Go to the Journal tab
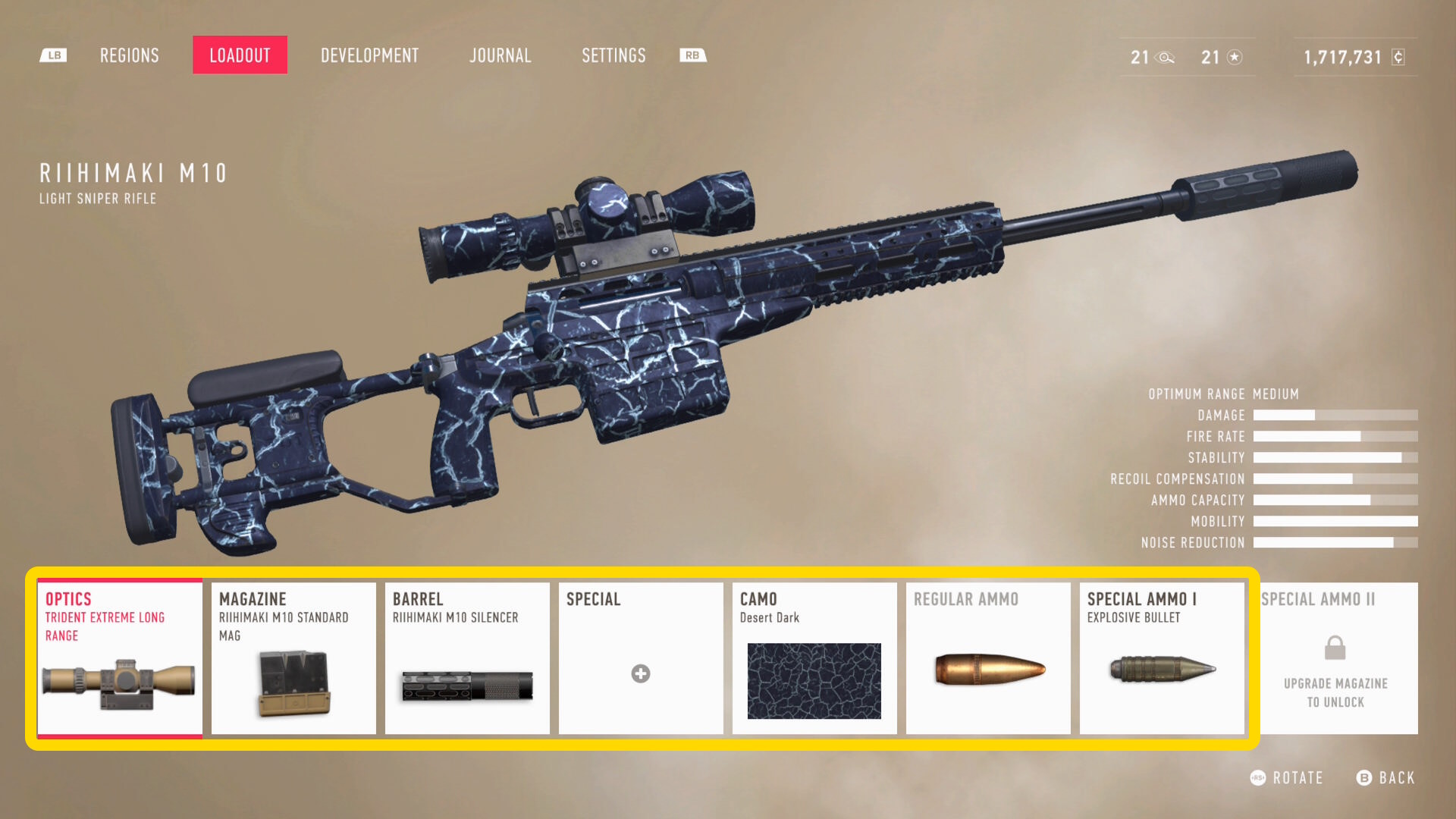 [500, 55]
